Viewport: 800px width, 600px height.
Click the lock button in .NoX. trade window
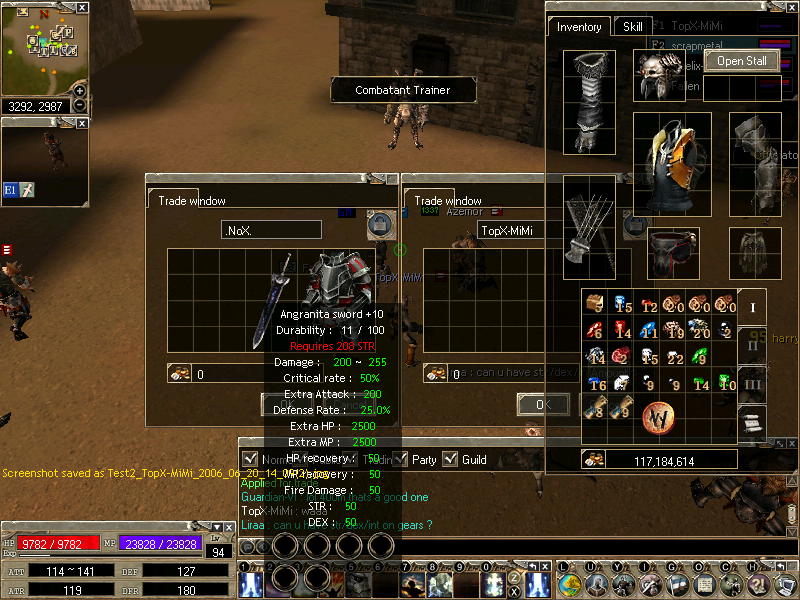click(378, 225)
